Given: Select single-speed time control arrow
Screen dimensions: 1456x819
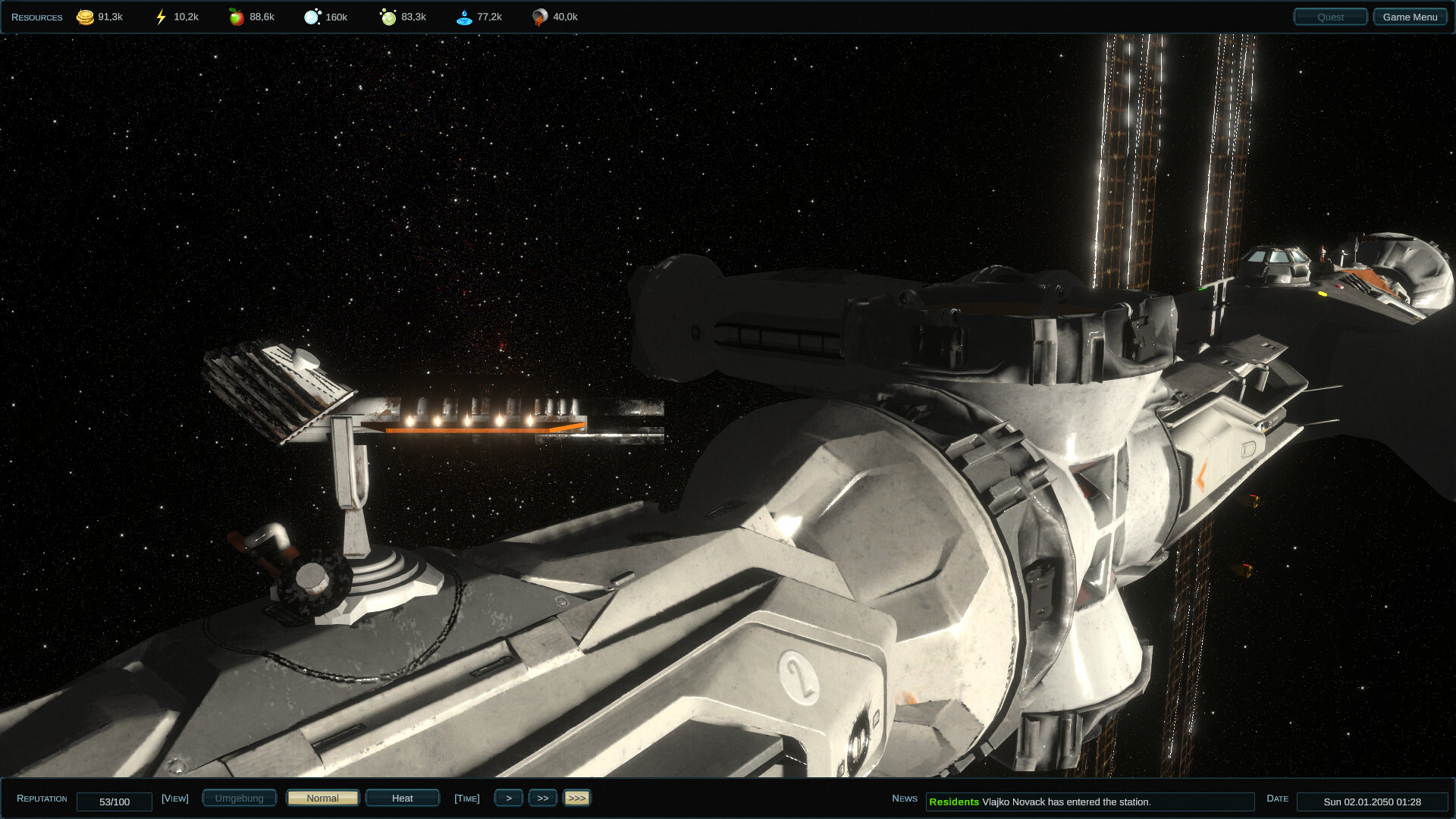Looking at the screenshot, I should click(x=509, y=798).
